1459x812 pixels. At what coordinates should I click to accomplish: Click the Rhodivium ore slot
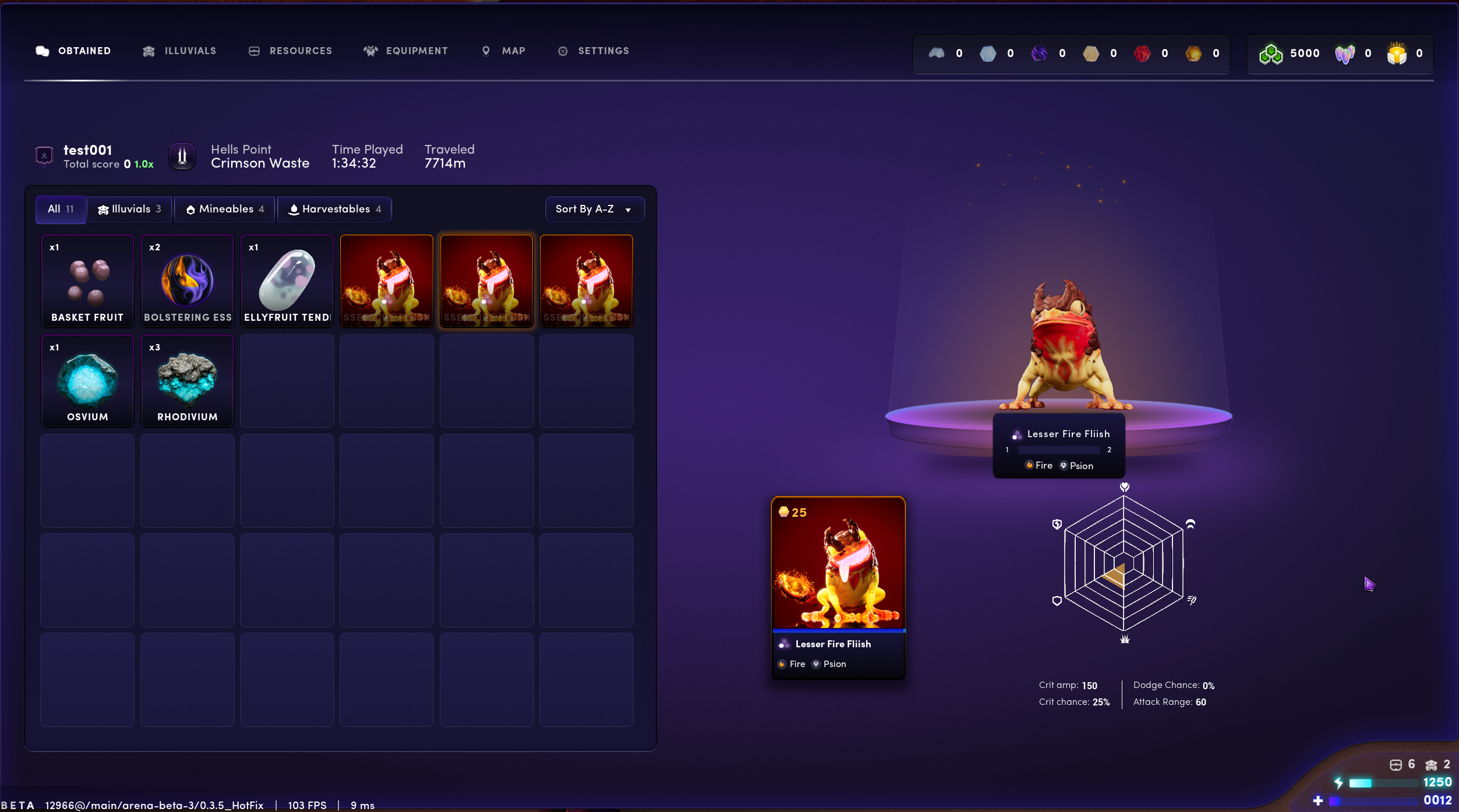click(x=188, y=381)
